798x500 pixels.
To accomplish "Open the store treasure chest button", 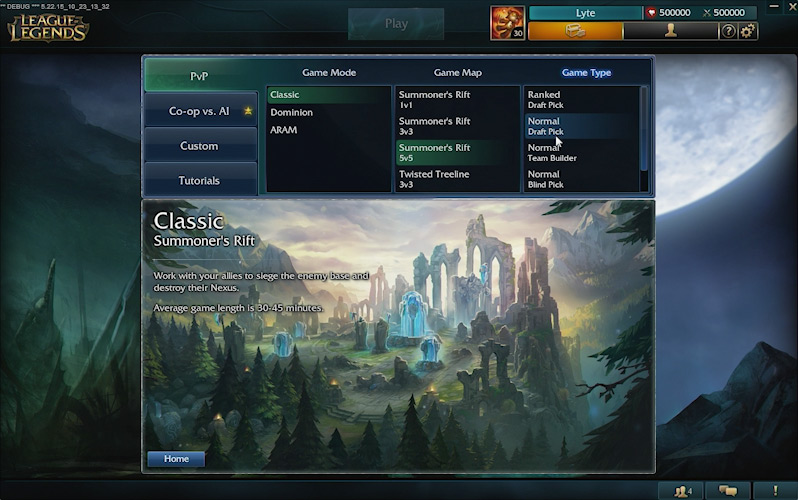I will tap(574, 31).
